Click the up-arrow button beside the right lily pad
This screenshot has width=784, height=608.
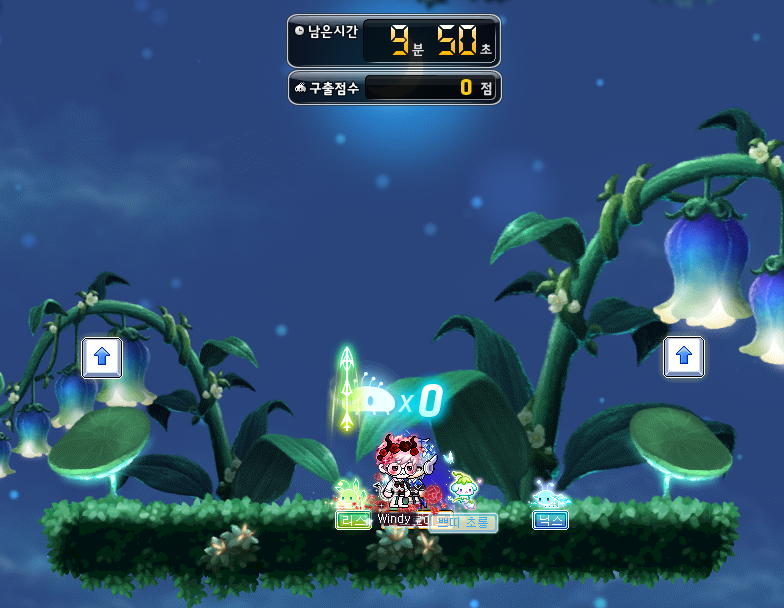683,356
